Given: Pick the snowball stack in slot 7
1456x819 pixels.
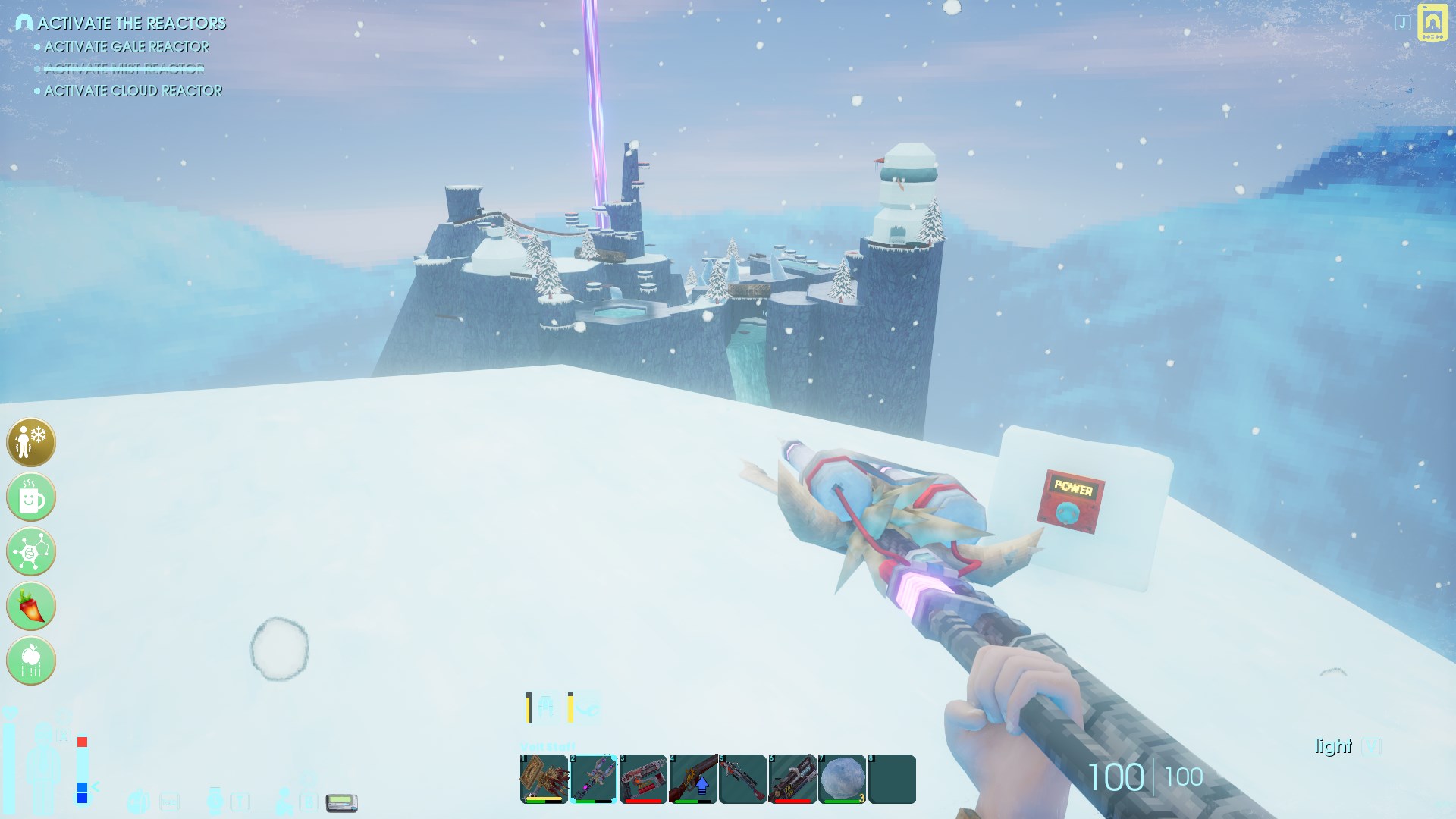Looking at the screenshot, I should click(842, 779).
